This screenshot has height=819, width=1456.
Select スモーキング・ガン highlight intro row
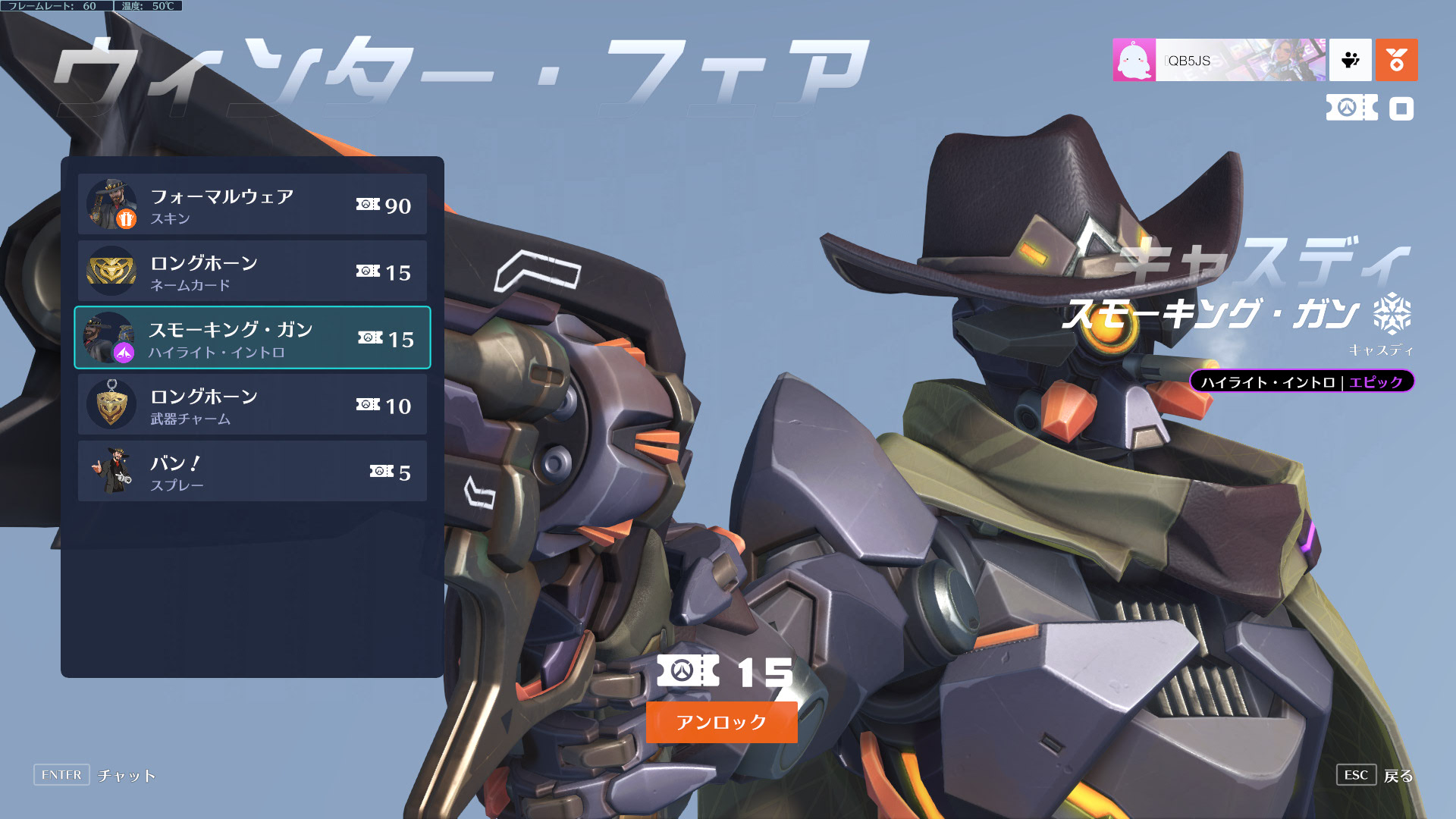tap(252, 338)
